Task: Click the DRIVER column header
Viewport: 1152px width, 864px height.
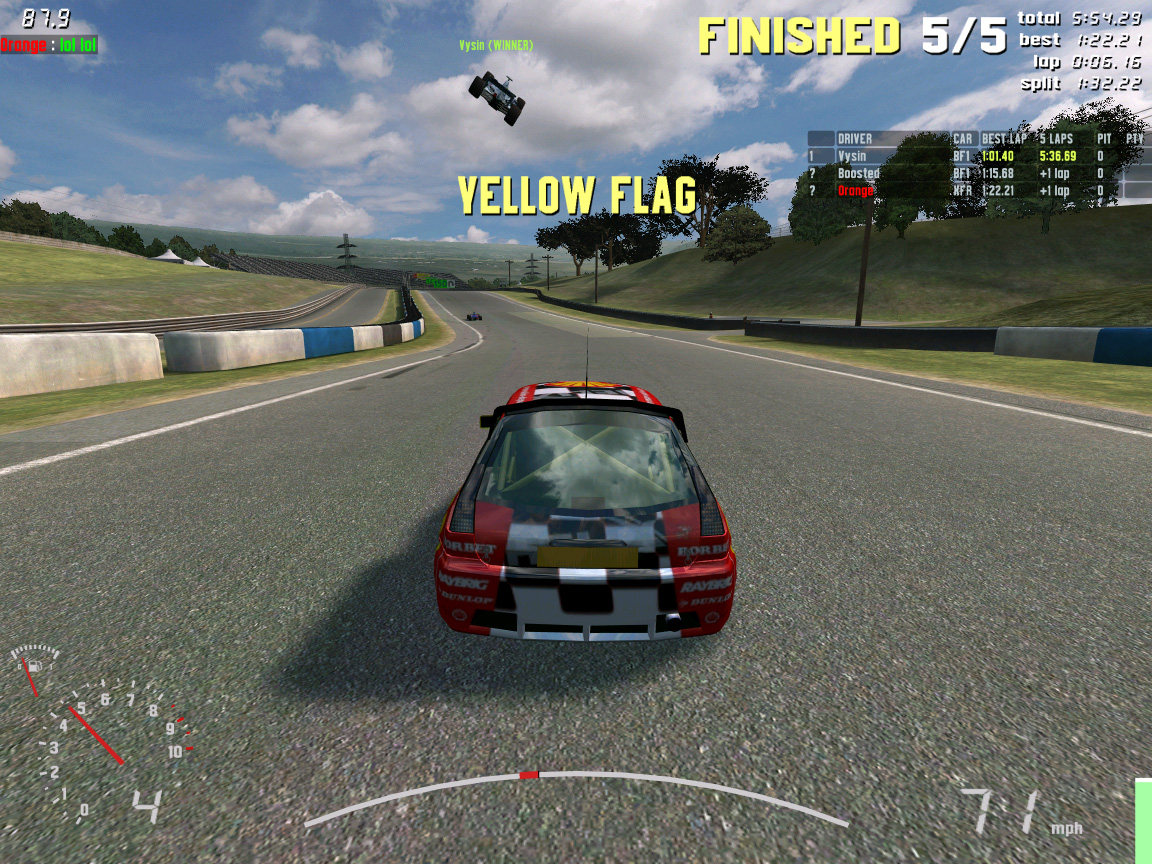Action: (x=855, y=139)
